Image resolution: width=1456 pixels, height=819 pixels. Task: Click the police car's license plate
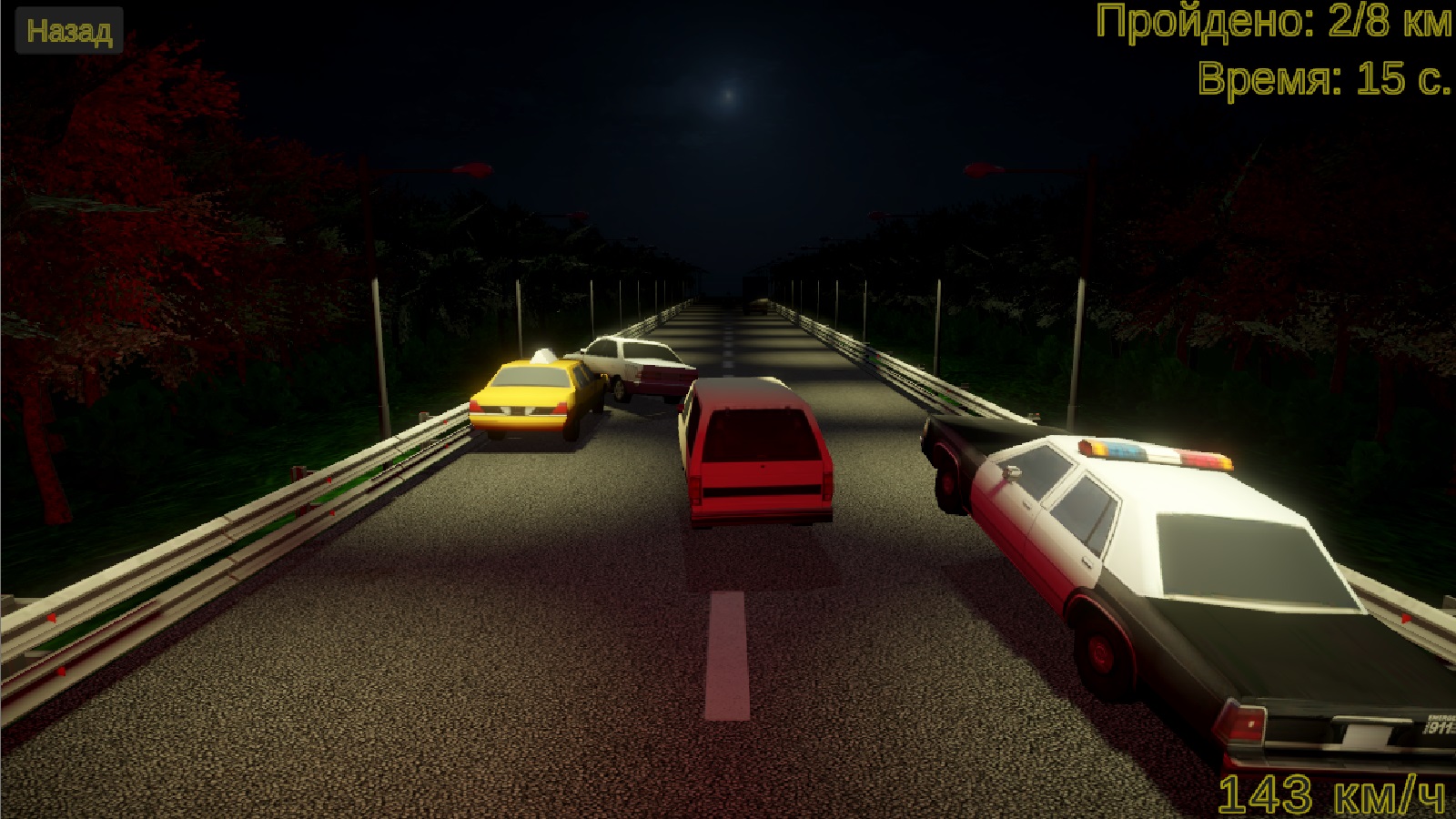(x=1367, y=732)
